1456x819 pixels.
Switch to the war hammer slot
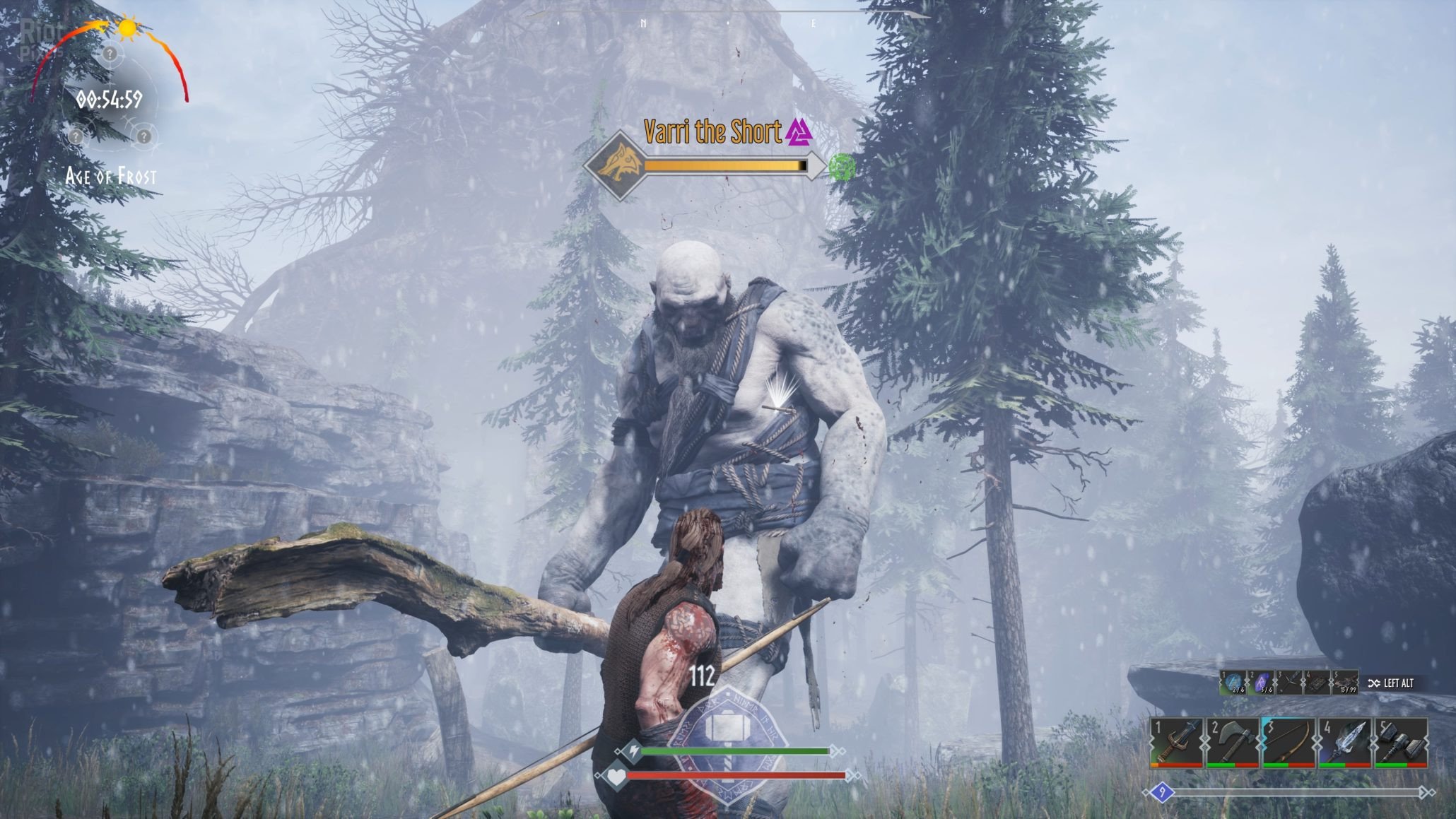click(x=1400, y=742)
